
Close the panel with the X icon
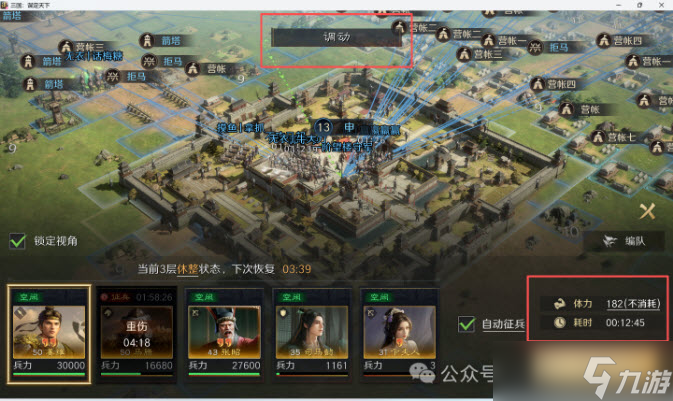[x=648, y=211]
